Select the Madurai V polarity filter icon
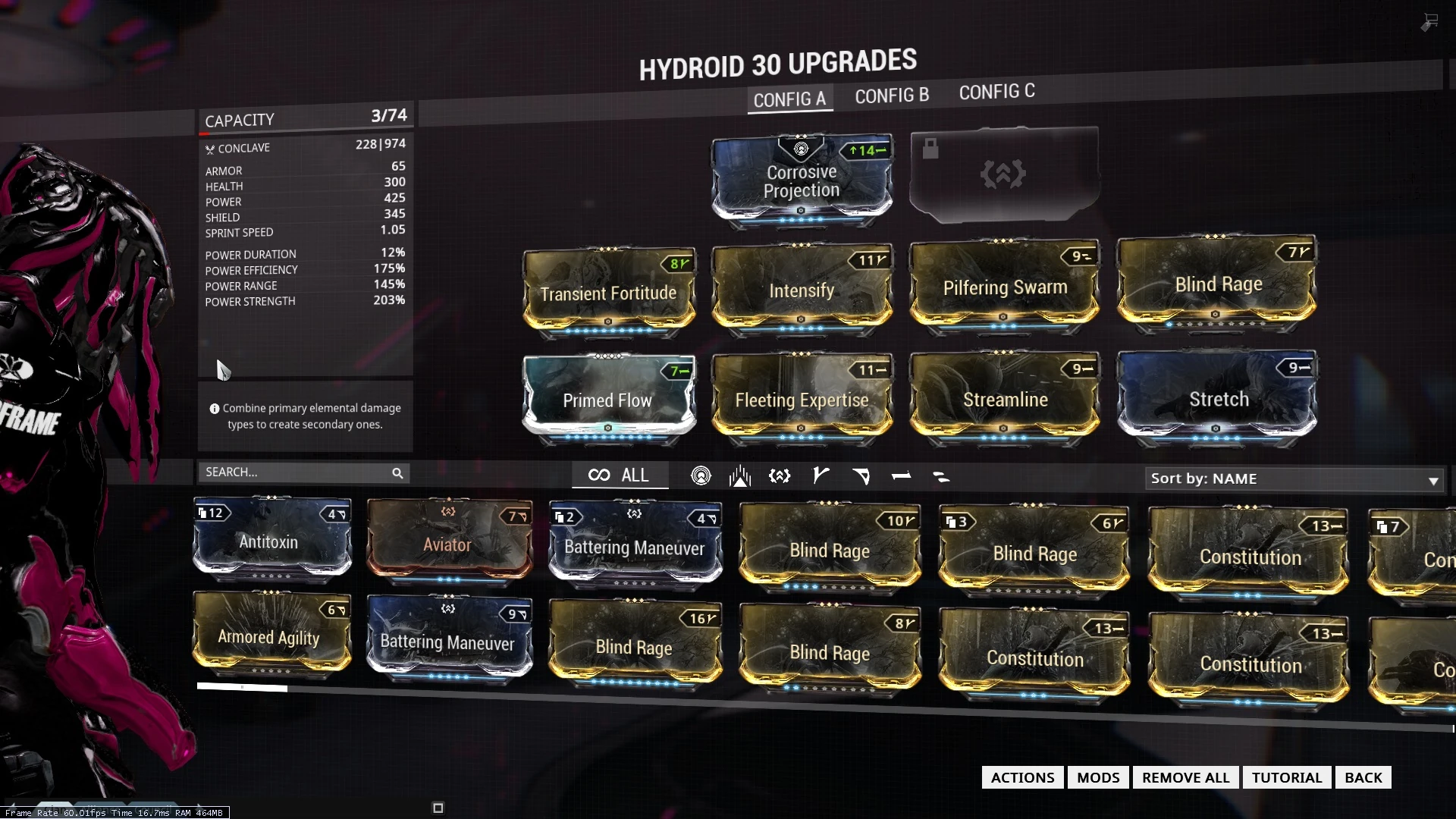The image size is (1456, 819). (821, 476)
